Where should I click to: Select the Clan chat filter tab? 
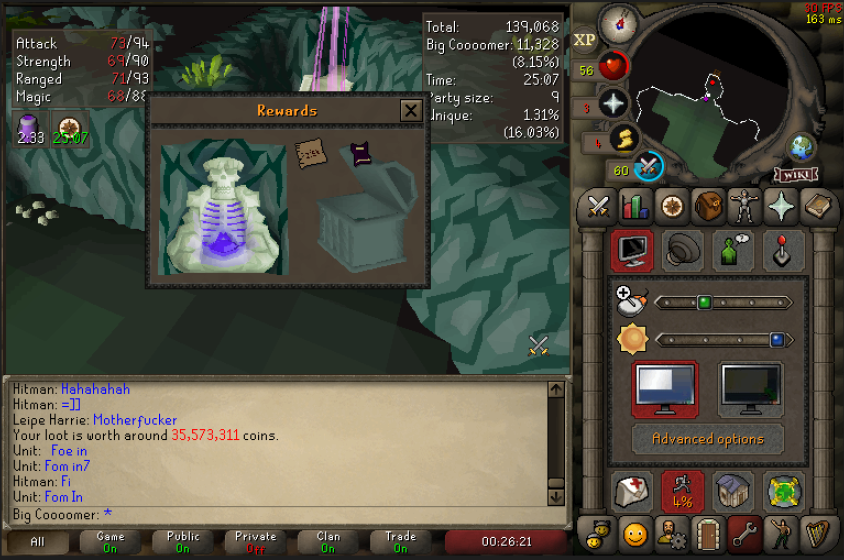click(328, 542)
